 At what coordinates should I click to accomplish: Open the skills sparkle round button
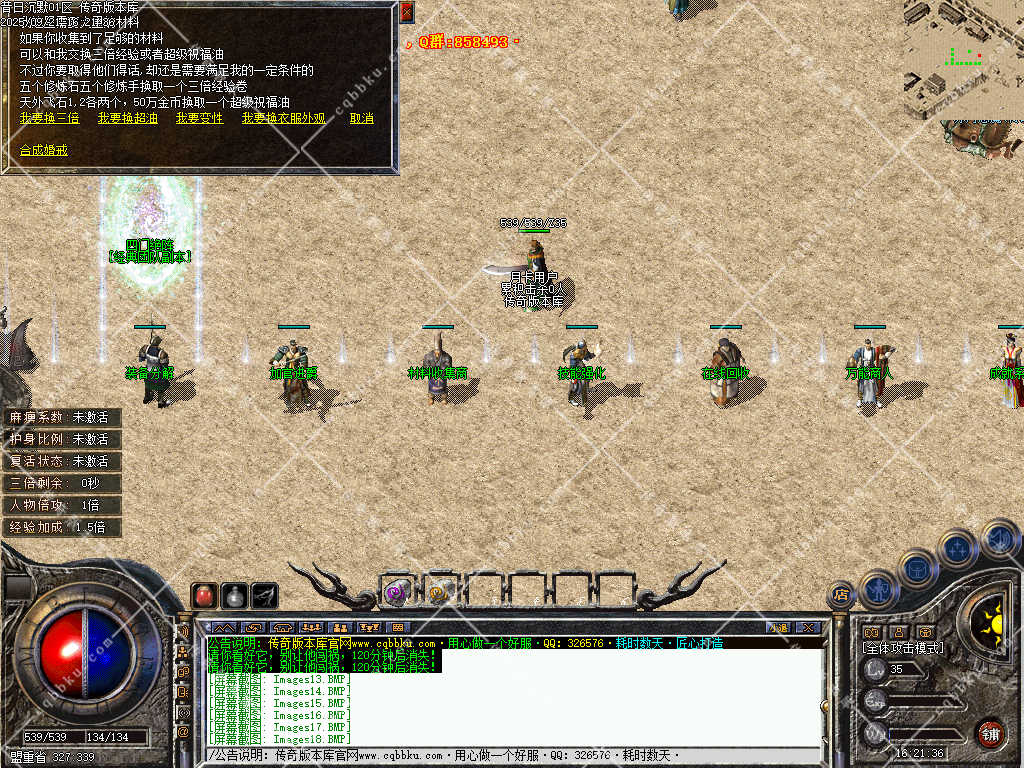click(x=957, y=547)
